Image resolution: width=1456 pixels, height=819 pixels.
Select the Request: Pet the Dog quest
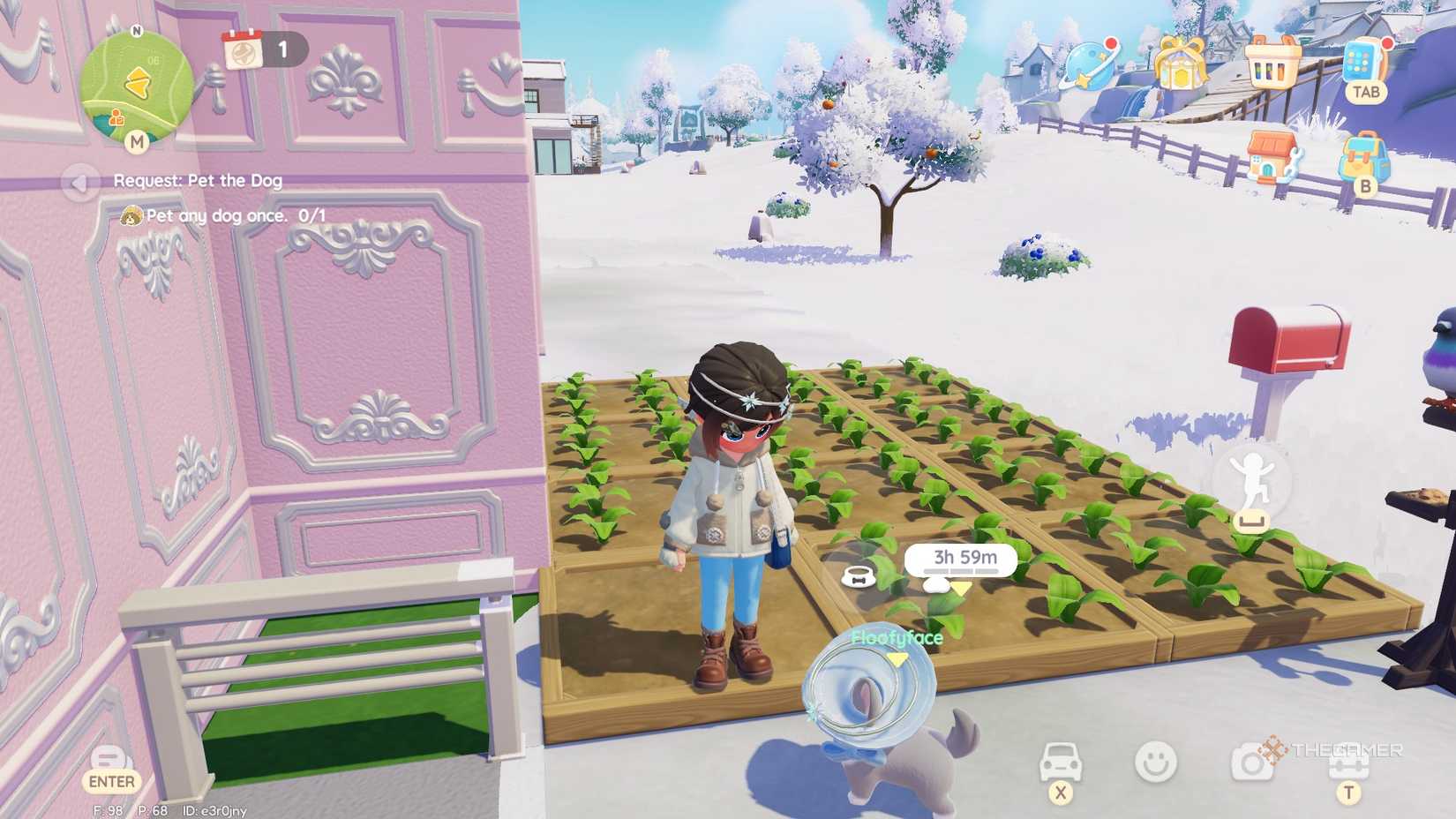[x=198, y=181]
